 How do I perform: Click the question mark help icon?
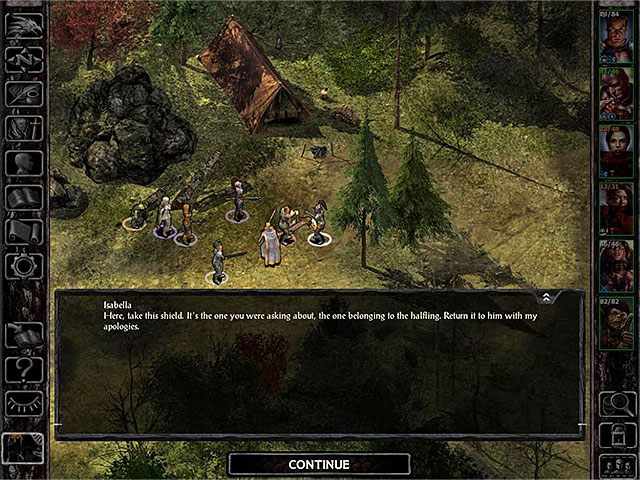[23, 370]
